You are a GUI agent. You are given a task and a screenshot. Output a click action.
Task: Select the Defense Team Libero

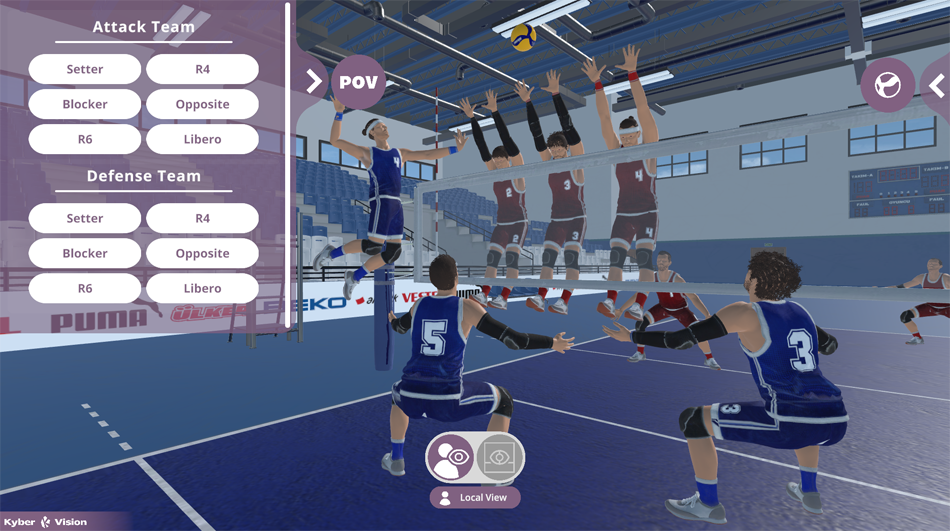point(202,288)
